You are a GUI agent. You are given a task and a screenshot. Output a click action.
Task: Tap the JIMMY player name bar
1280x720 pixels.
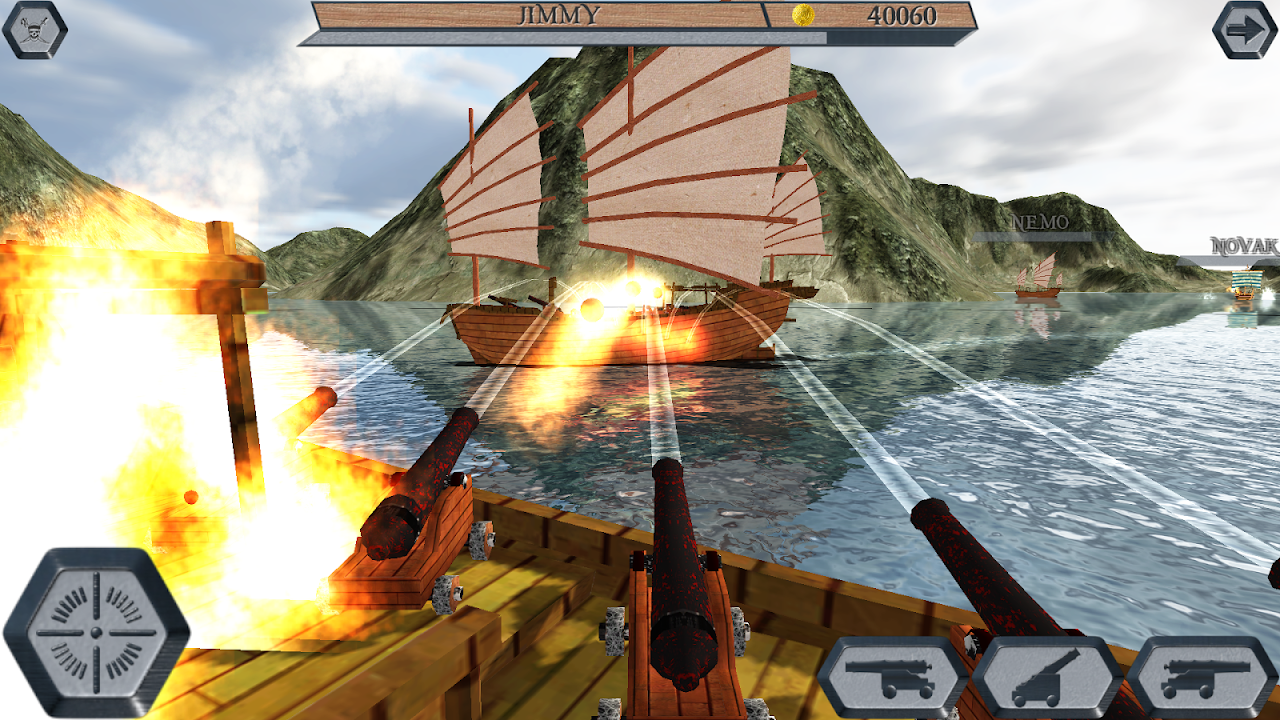(x=545, y=14)
